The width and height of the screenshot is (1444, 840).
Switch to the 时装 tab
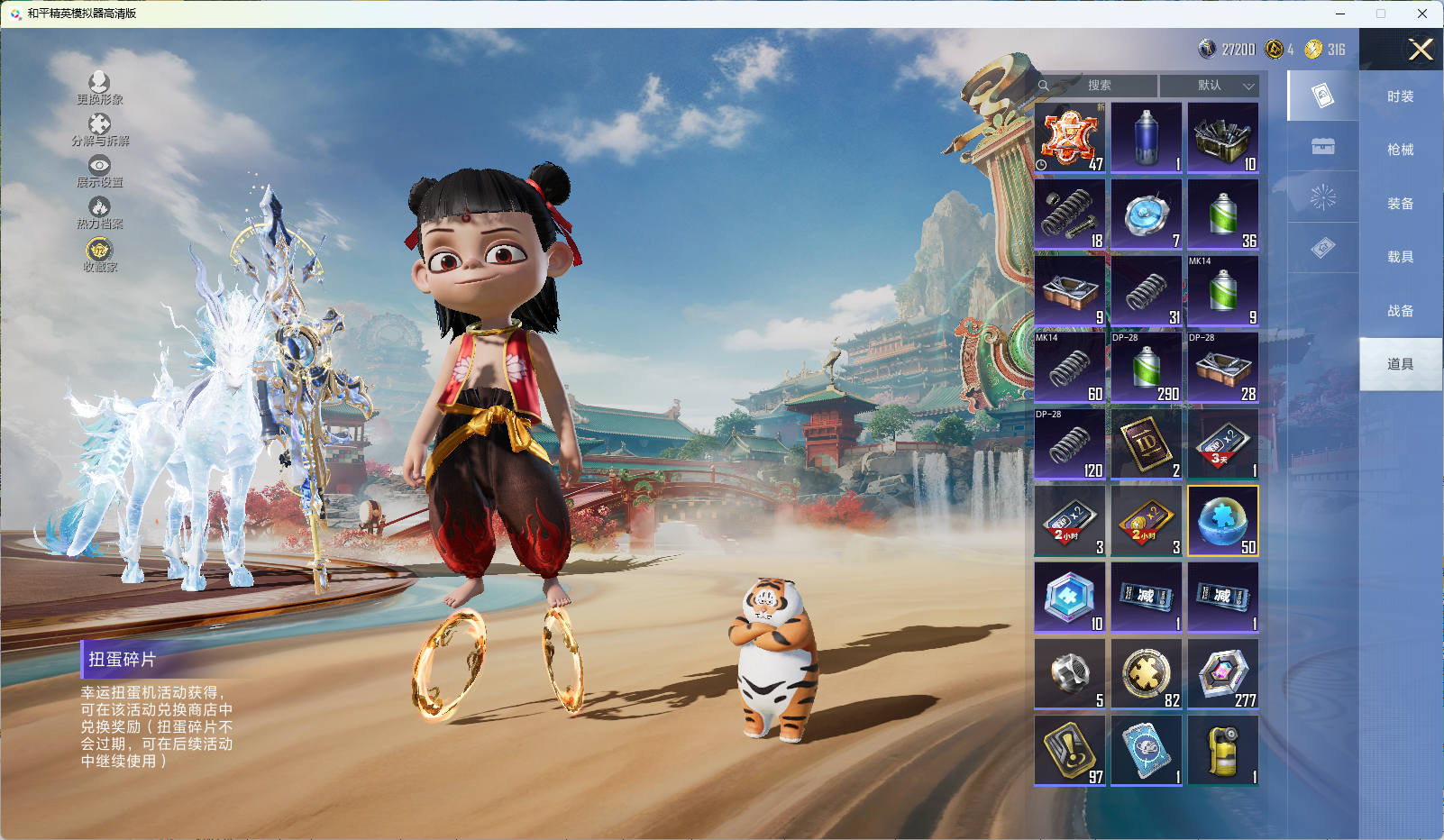(1400, 96)
